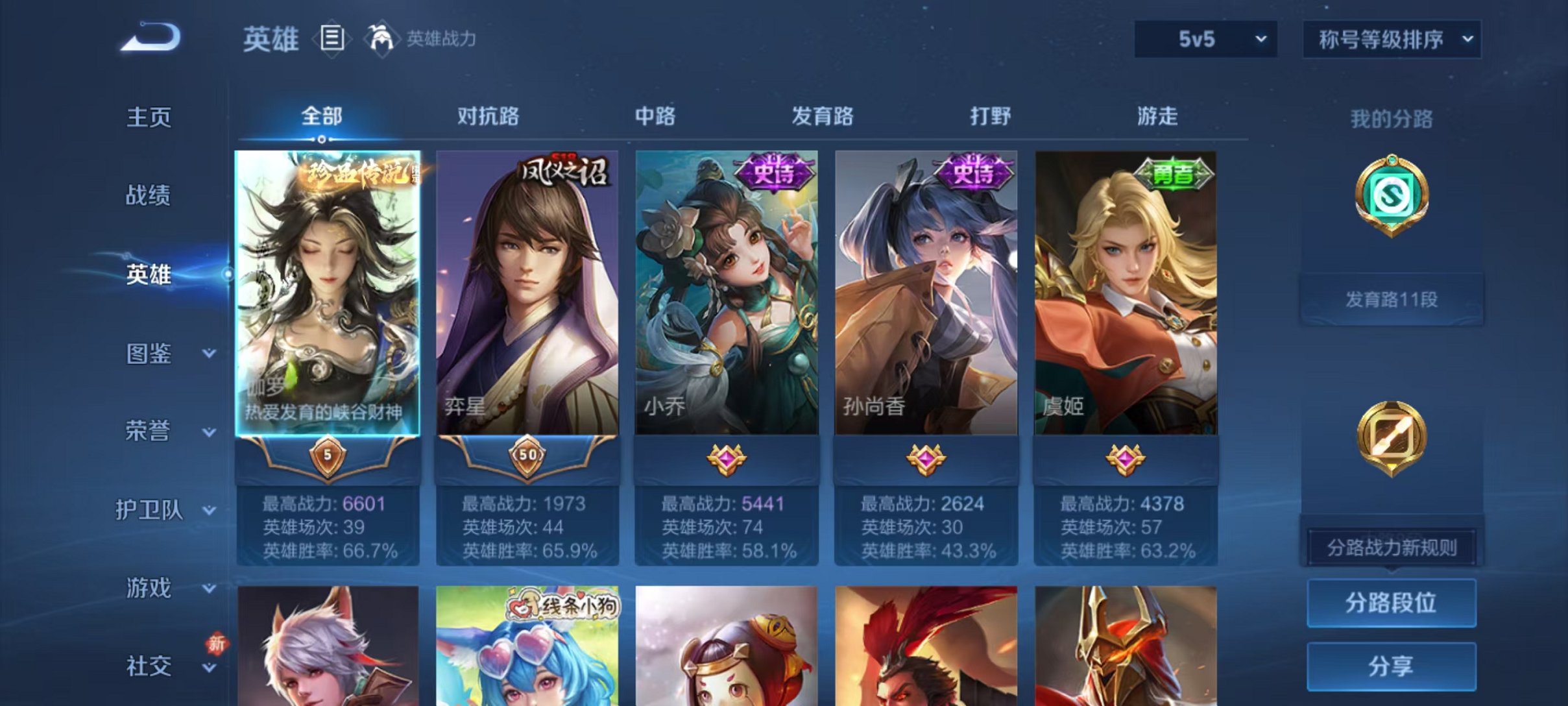Open the 5v5 mode dropdown
Image resolution: width=1568 pixels, height=706 pixels.
tap(1203, 40)
